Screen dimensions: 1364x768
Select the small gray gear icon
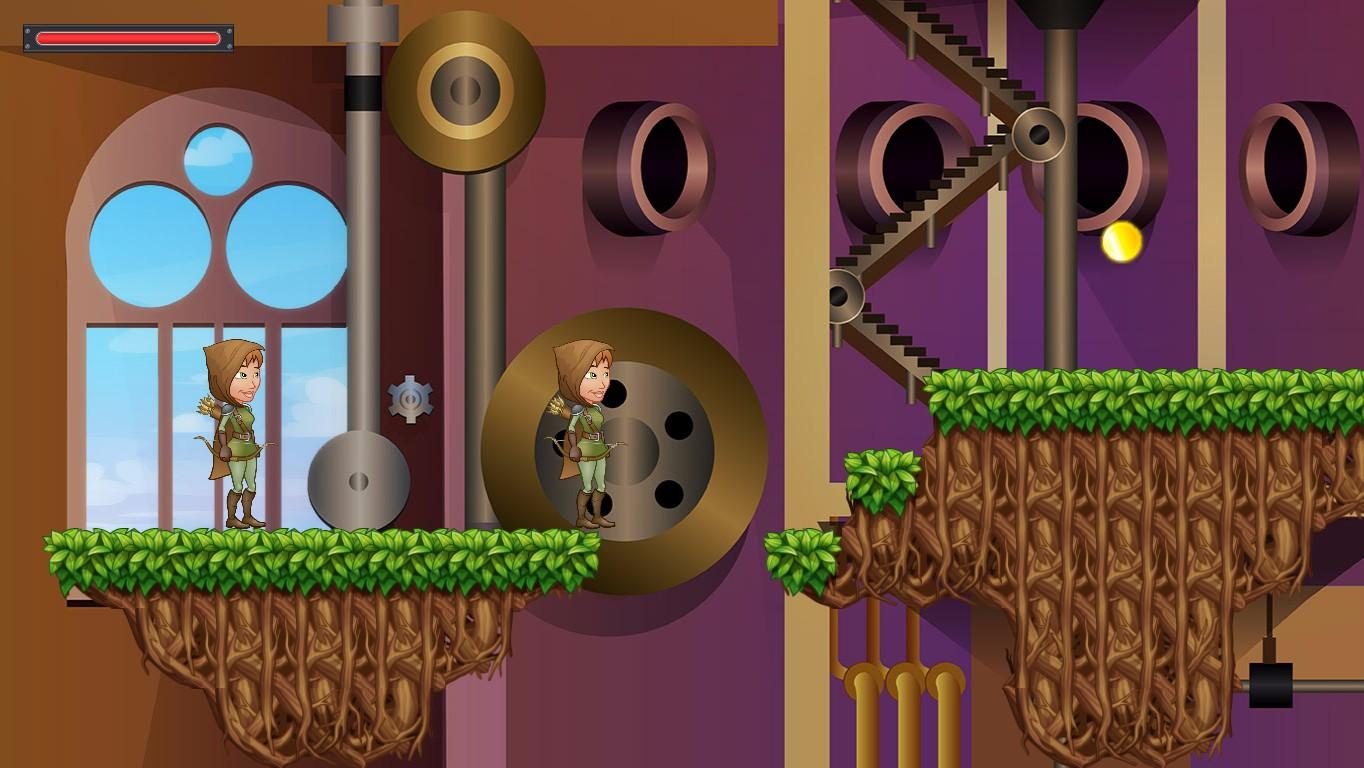(410, 398)
